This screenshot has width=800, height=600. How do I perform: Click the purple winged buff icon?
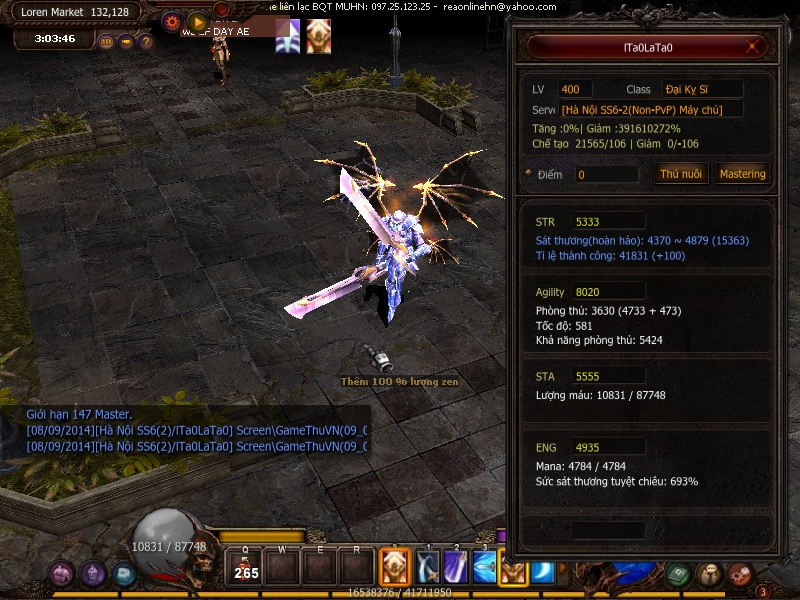(288, 37)
